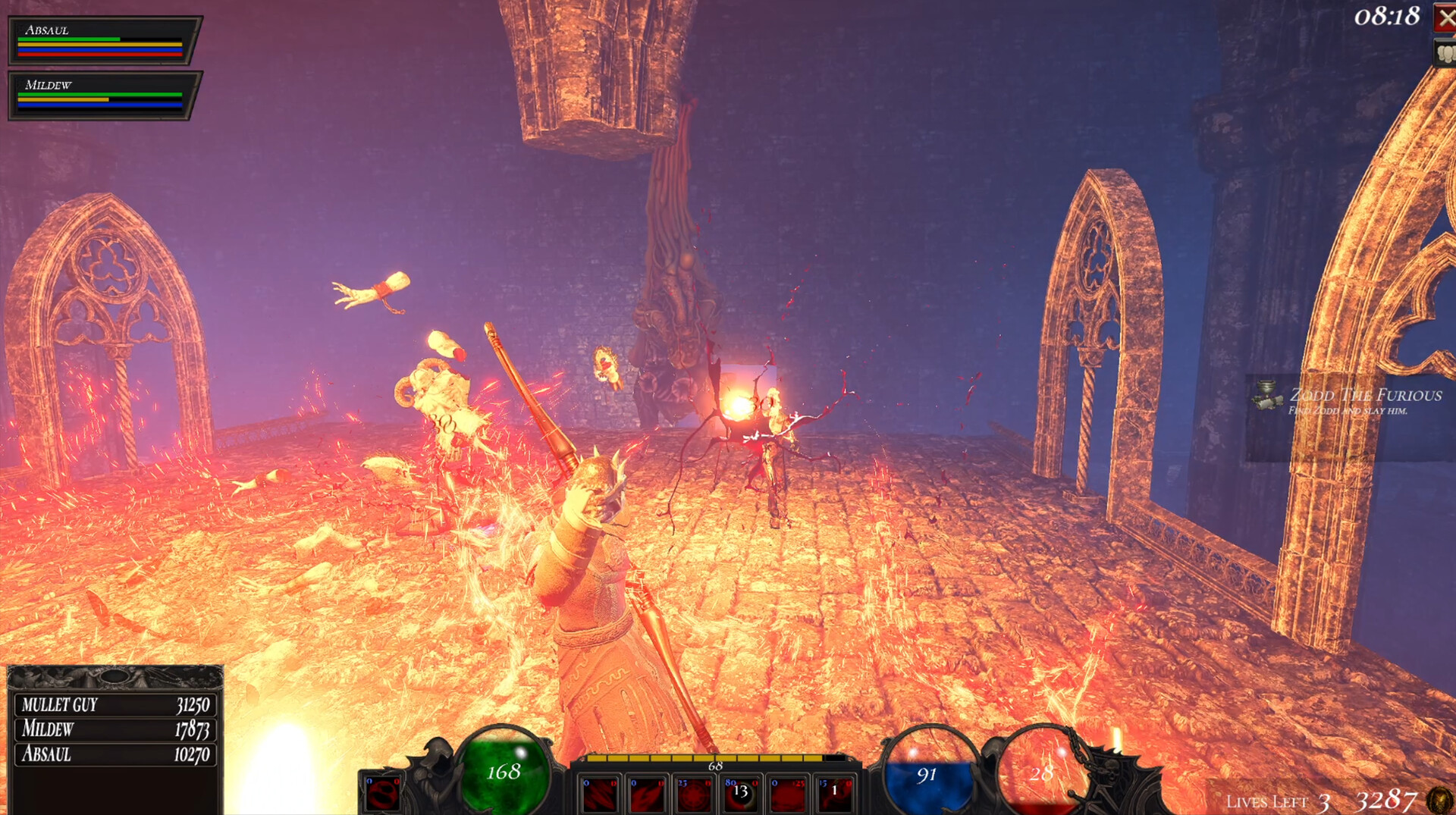Select the Absaul party frame

[x=104, y=40]
